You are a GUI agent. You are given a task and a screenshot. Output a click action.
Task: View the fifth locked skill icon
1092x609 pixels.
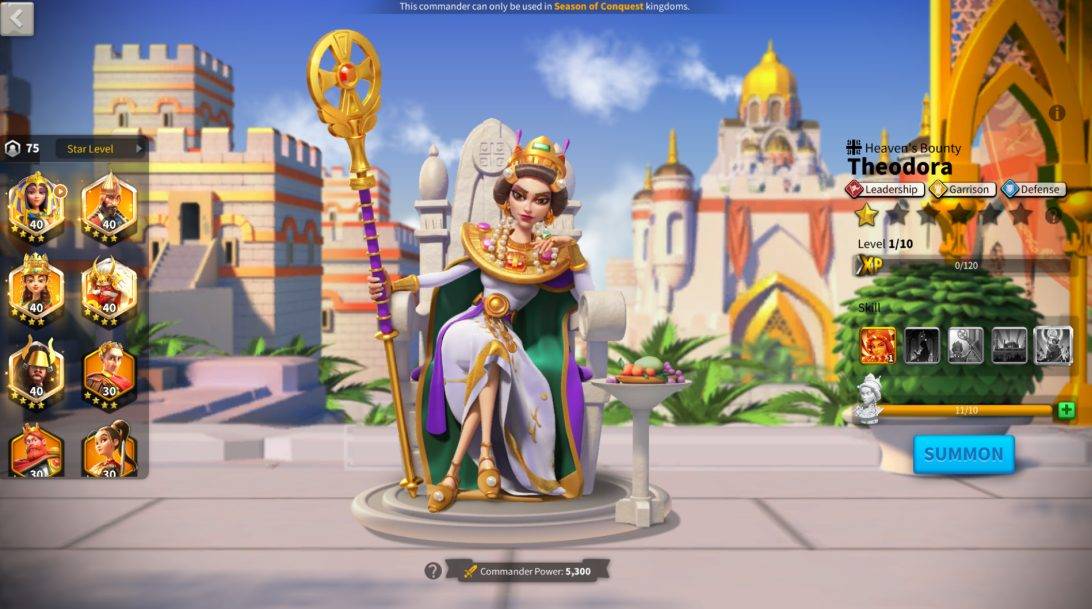tap(1053, 345)
